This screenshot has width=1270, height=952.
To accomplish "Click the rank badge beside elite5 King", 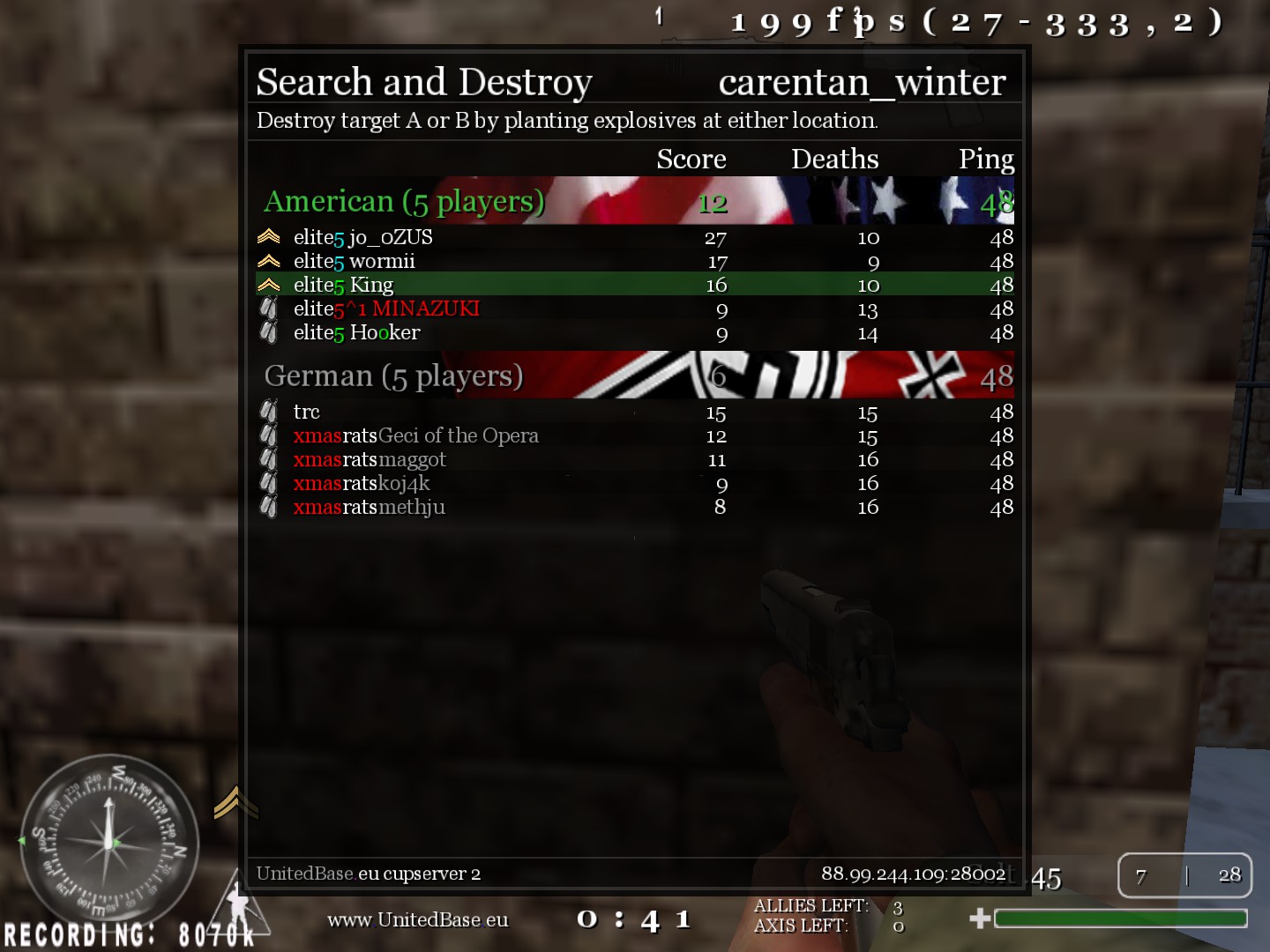I will (x=269, y=284).
